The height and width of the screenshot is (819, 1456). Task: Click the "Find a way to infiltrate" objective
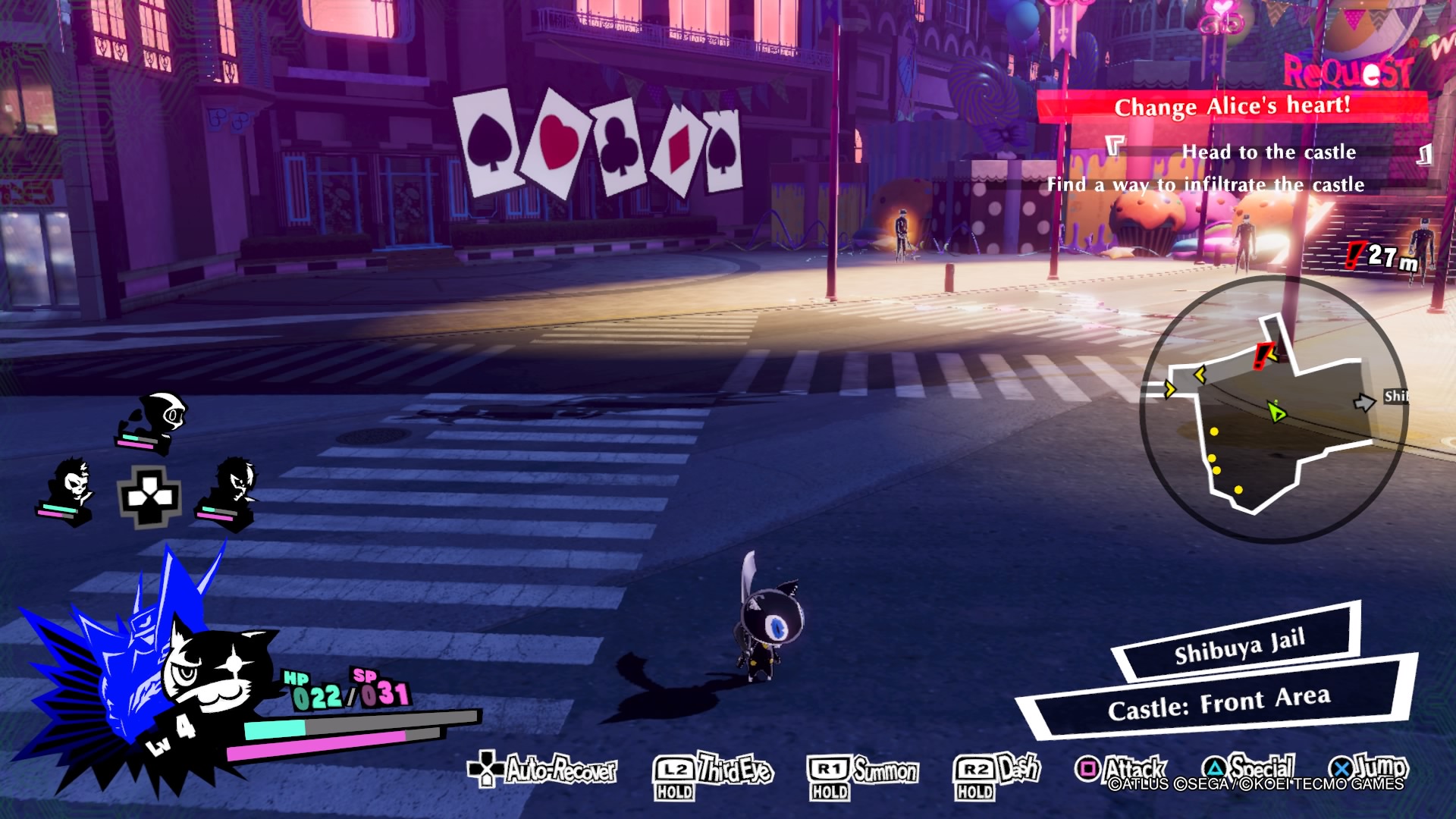[1205, 185]
